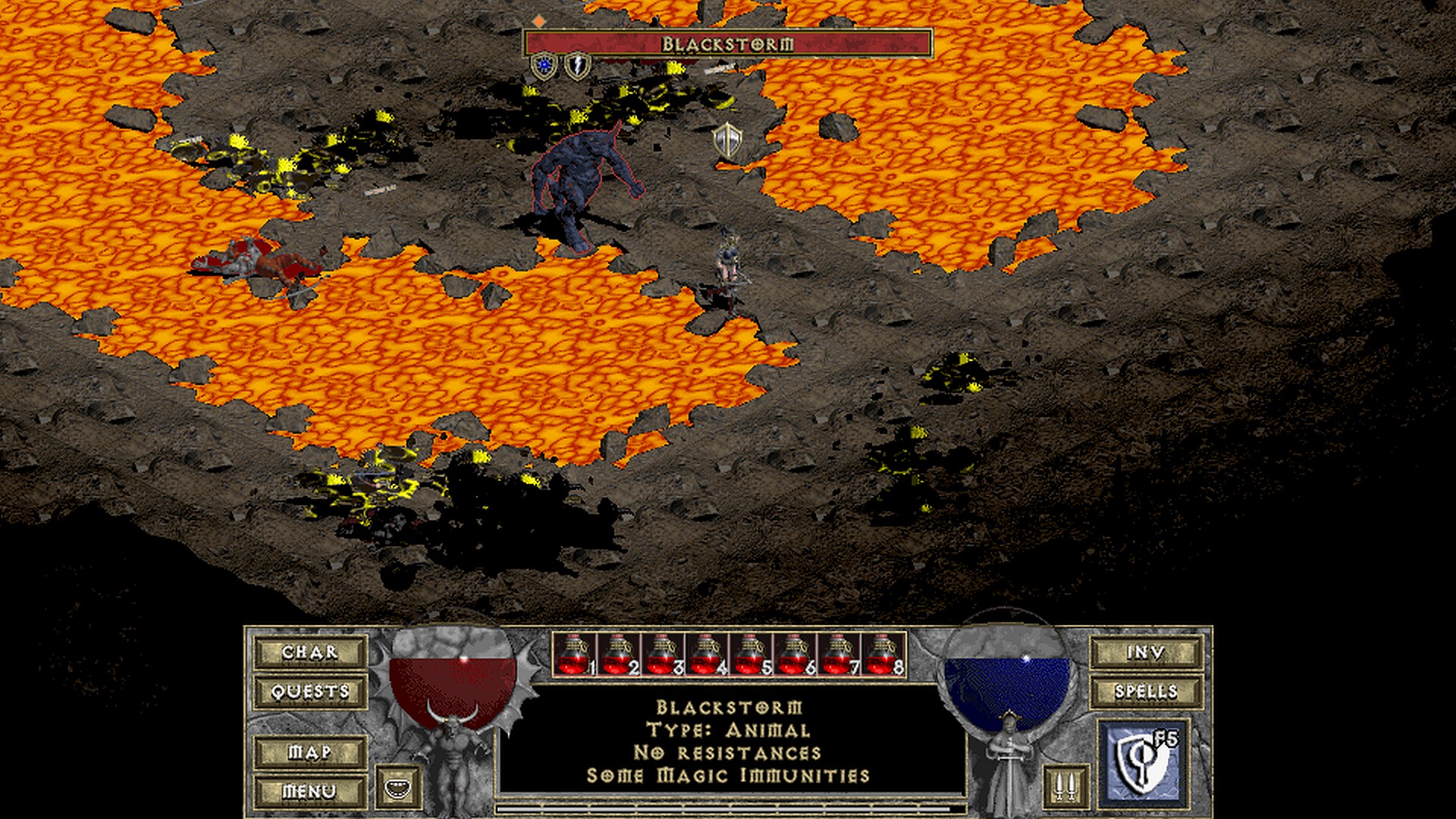
Task: Consume the potion in belt slot 6
Action: (795, 655)
